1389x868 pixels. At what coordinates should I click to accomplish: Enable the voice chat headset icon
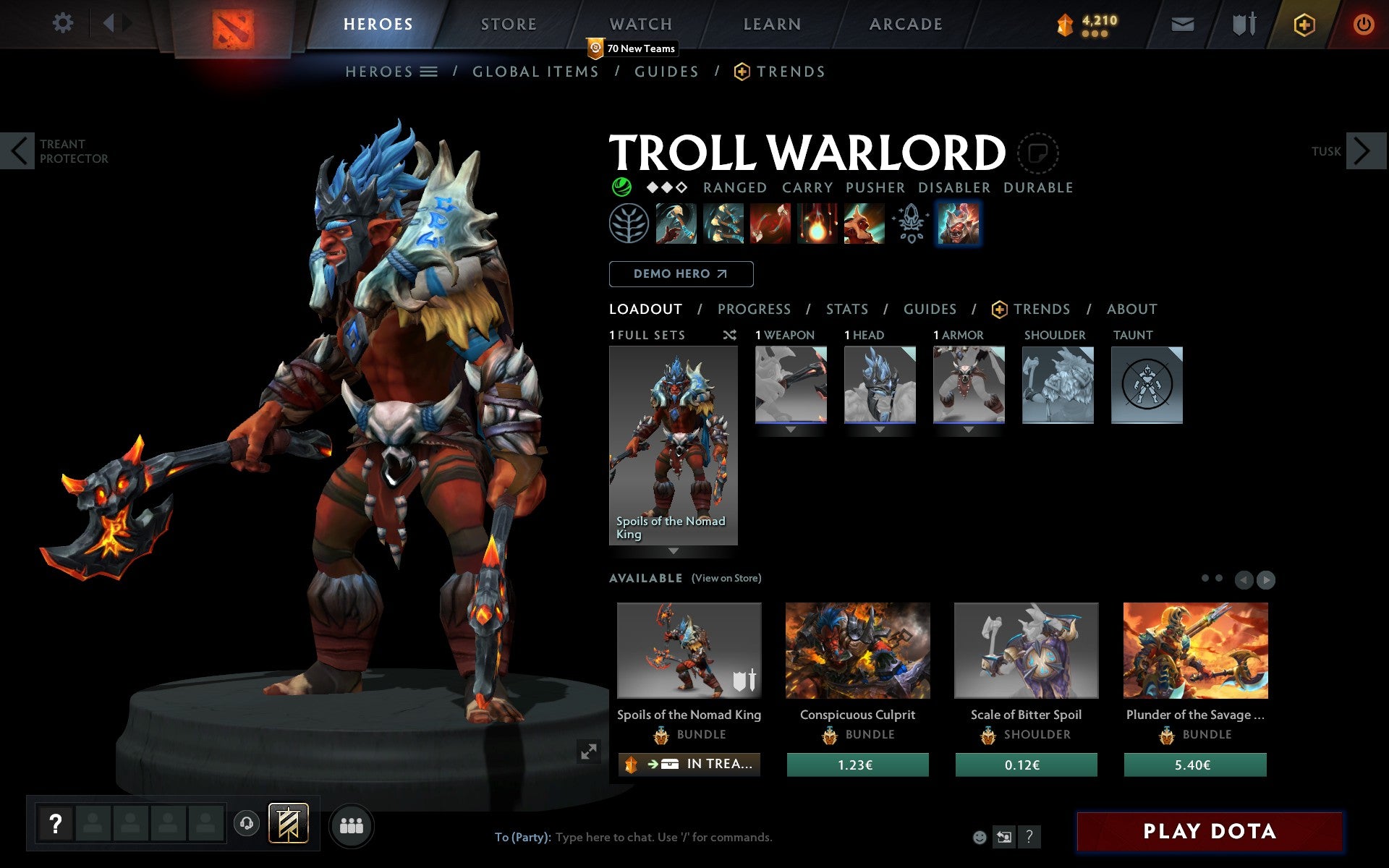click(247, 822)
